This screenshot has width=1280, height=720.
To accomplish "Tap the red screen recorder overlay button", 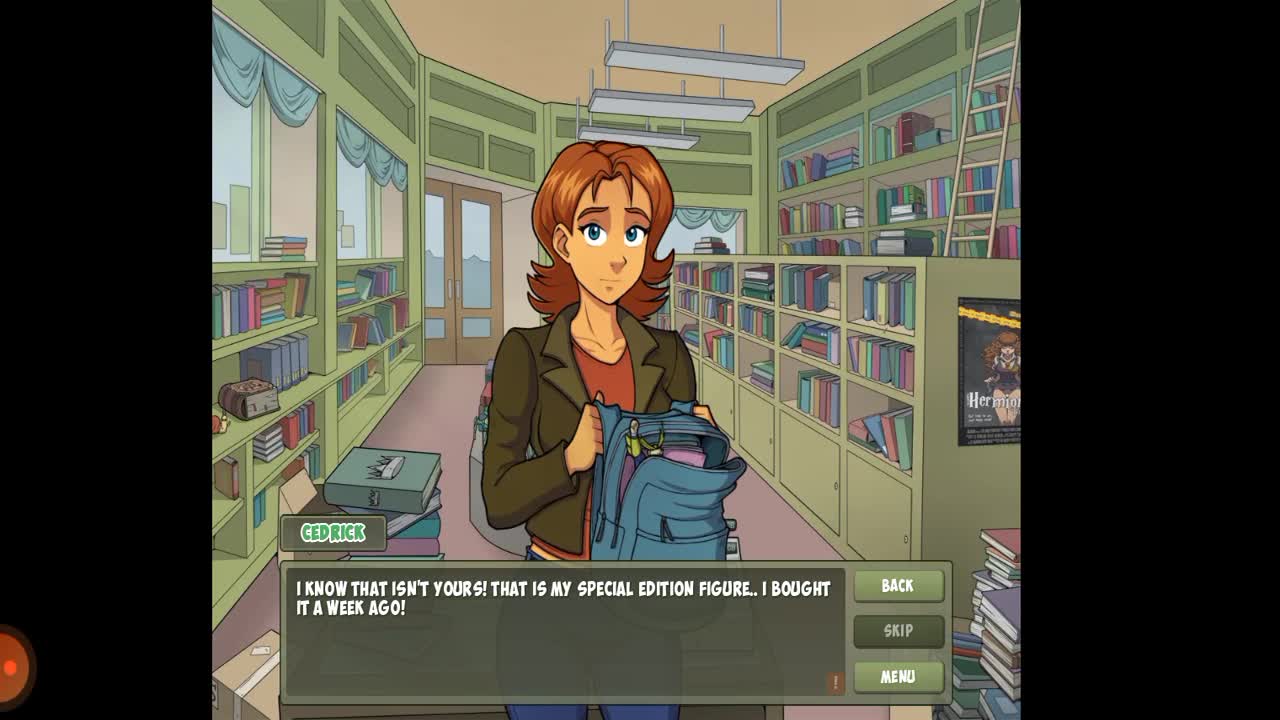I will coord(12,667).
